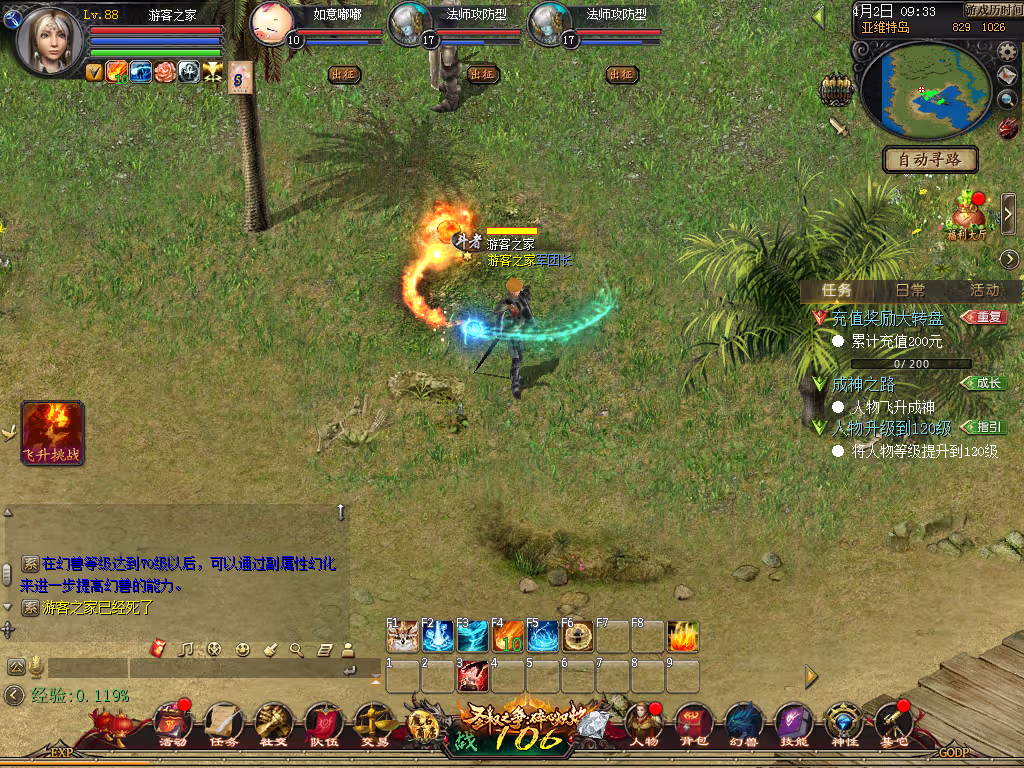Open the 技能 skills menu
This screenshot has height=768, width=1024.
(793, 723)
